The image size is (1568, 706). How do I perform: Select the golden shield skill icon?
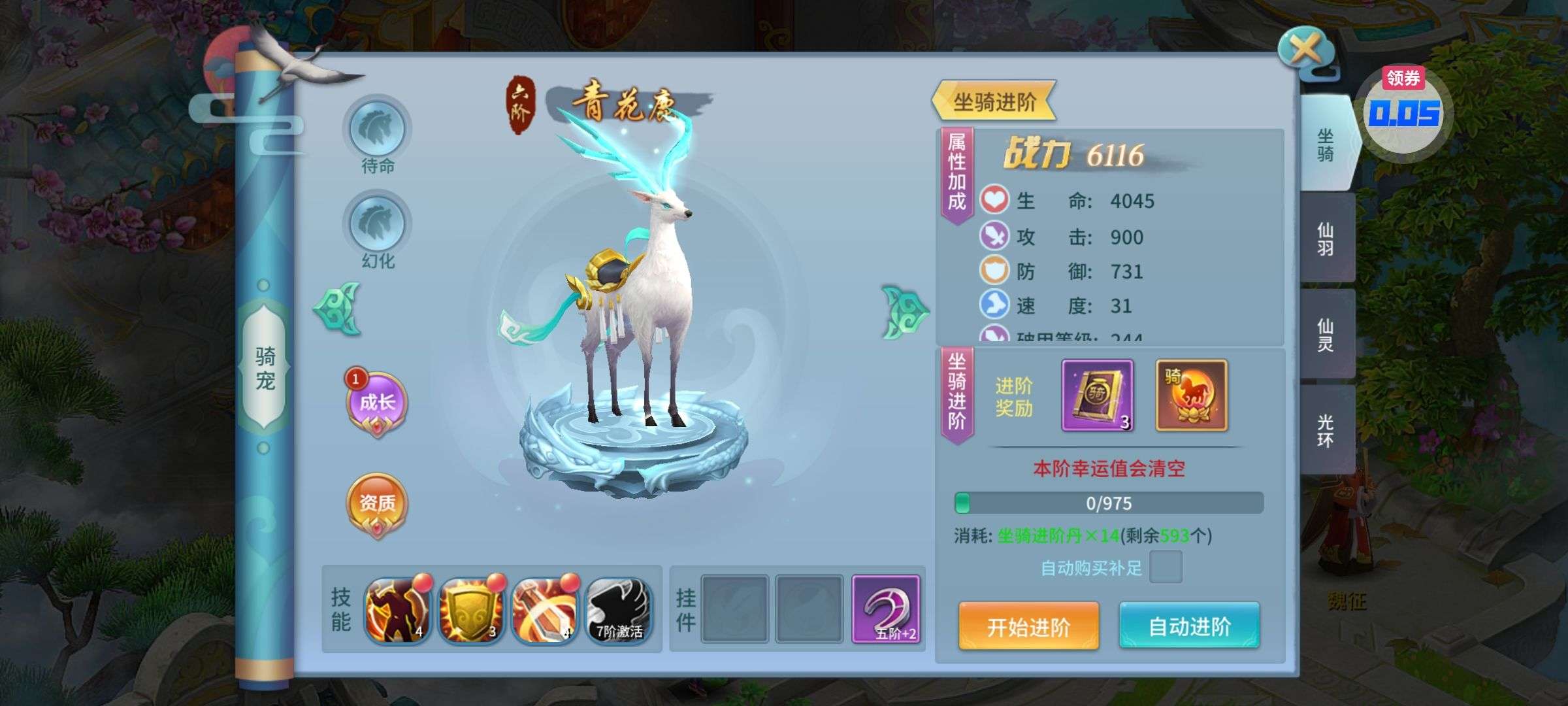click(471, 611)
